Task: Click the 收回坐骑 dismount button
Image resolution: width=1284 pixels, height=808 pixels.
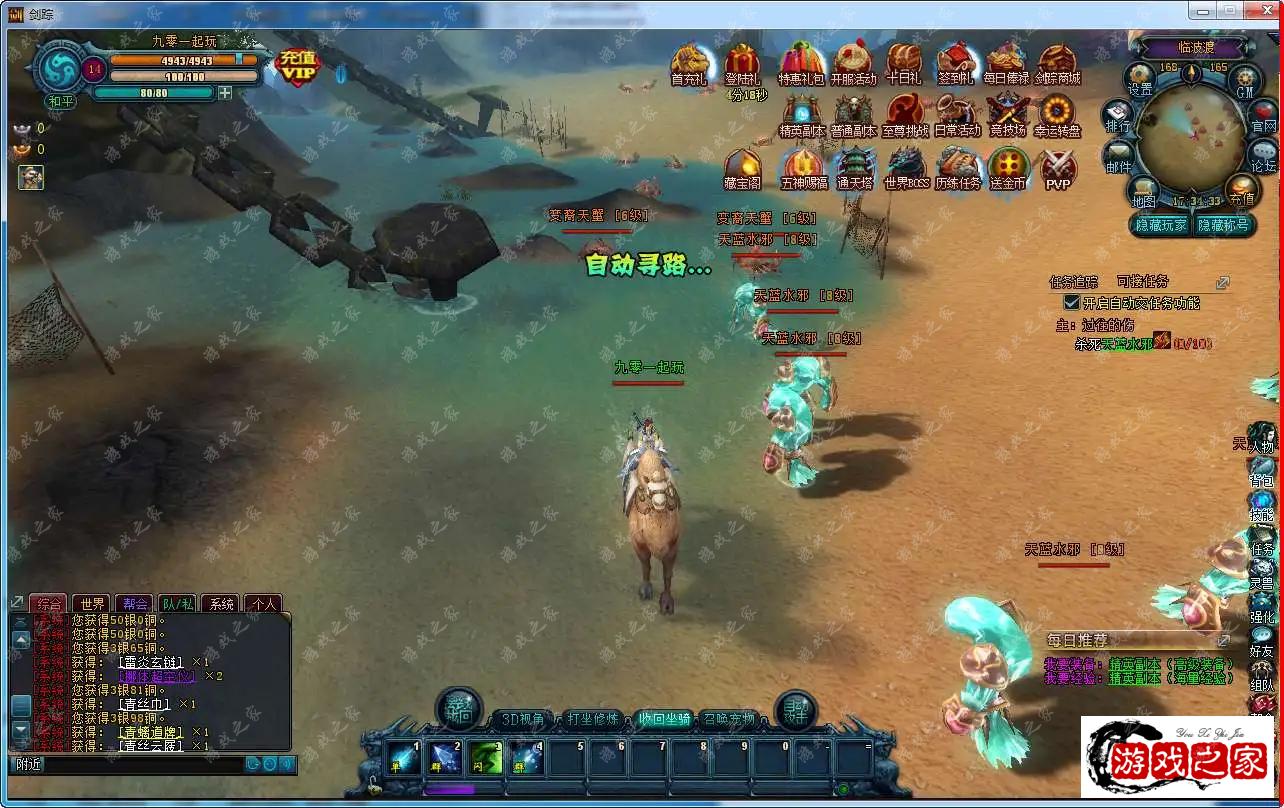Action: (663, 719)
